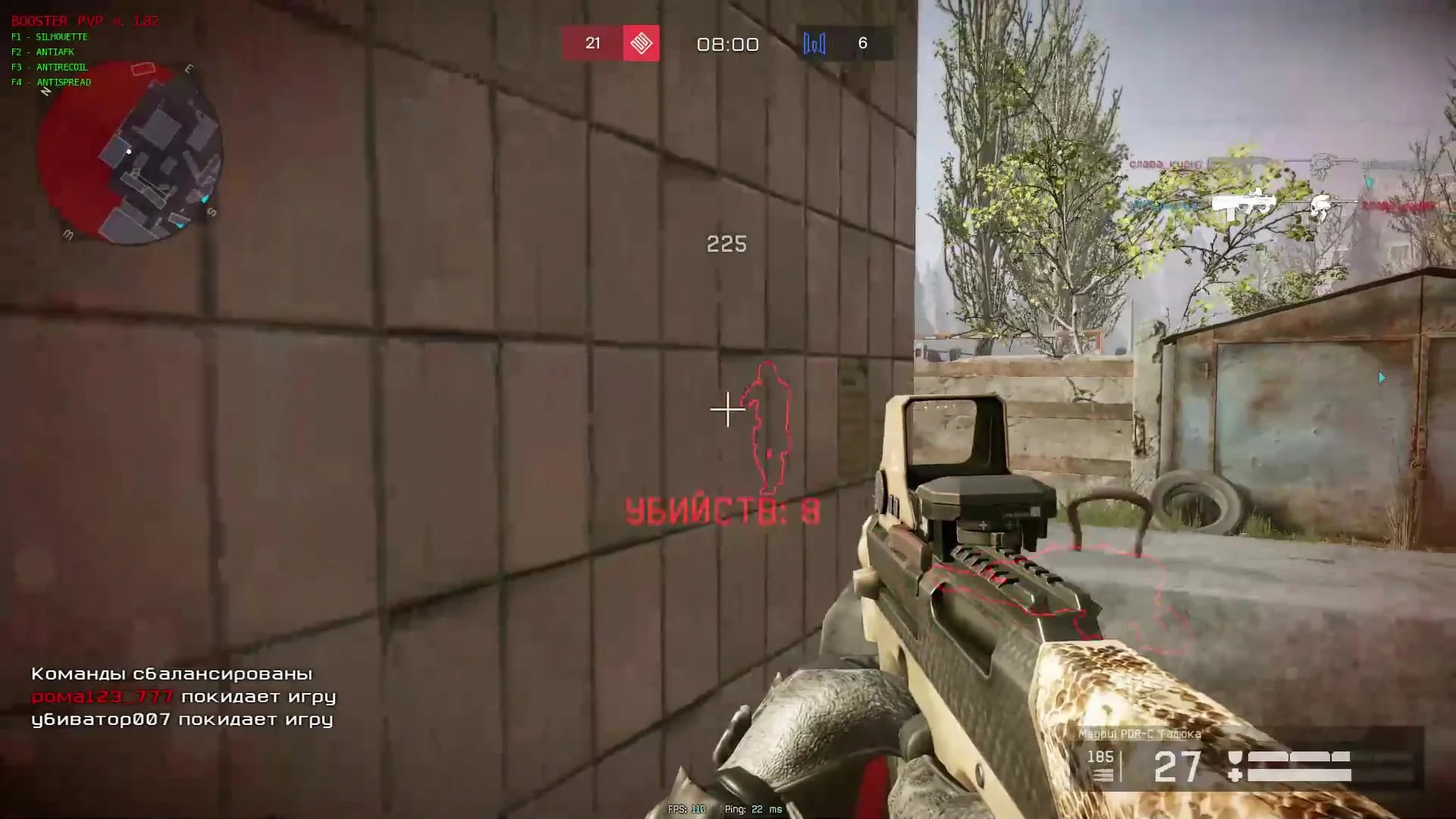Click the blue team flag icon
The width and height of the screenshot is (1456, 819).
pos(814,43)
